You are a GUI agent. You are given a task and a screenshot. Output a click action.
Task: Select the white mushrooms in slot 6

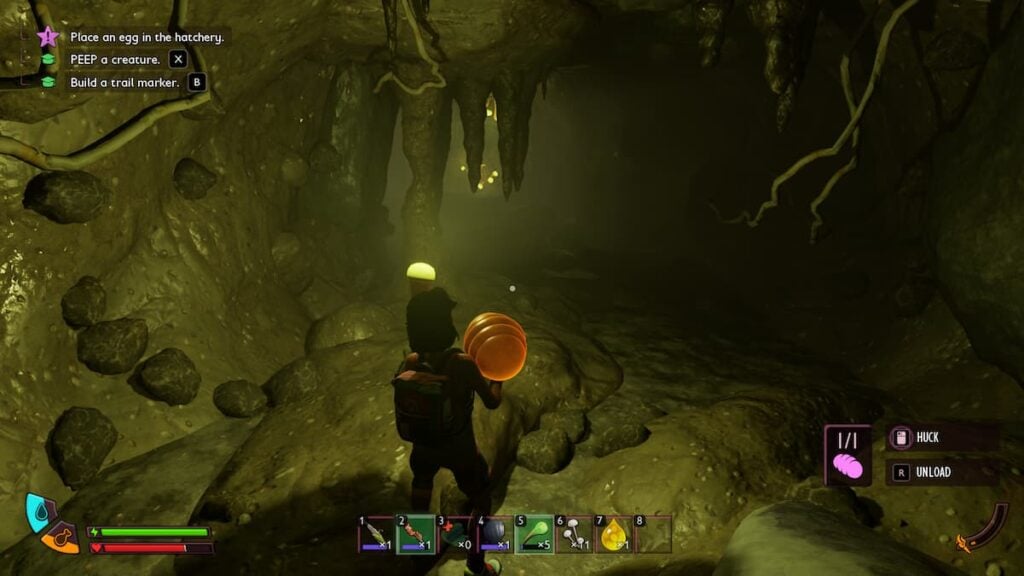click(573, 534)
